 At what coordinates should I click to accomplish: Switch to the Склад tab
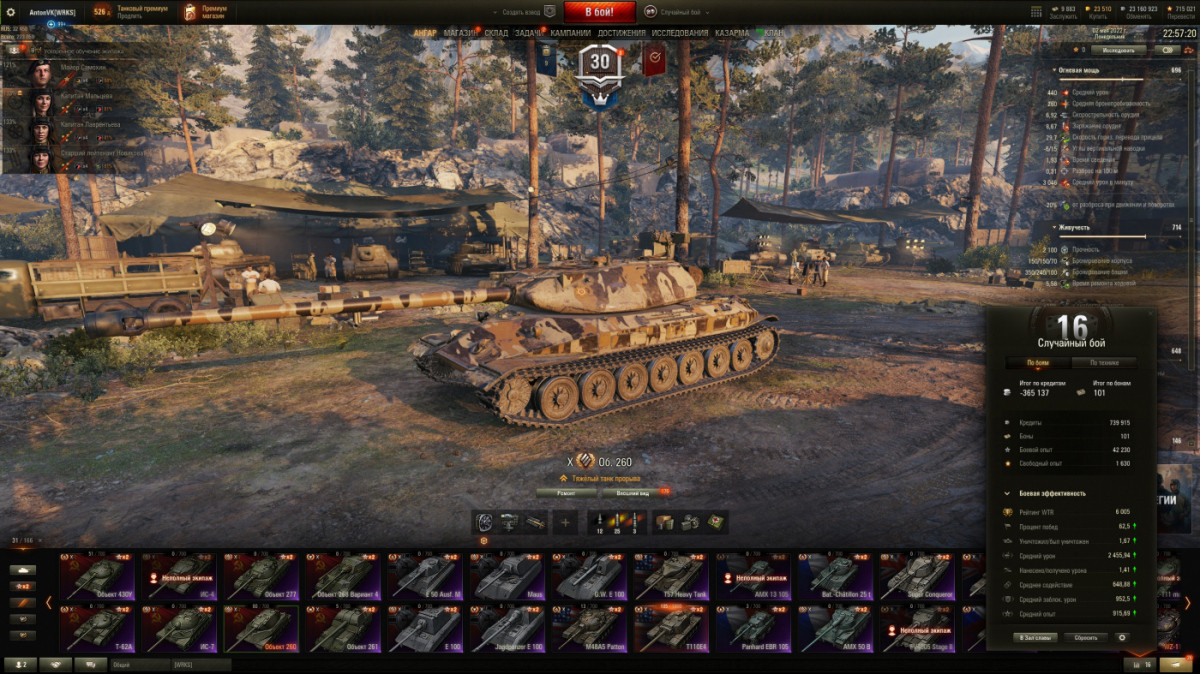[496, 33]
